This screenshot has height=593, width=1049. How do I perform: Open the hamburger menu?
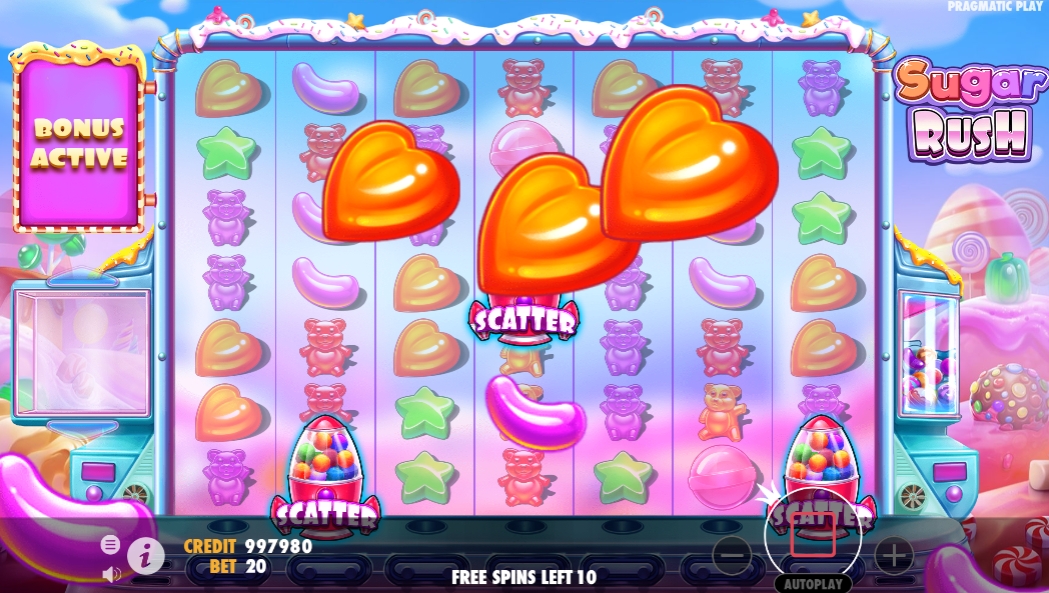[110, 544]
